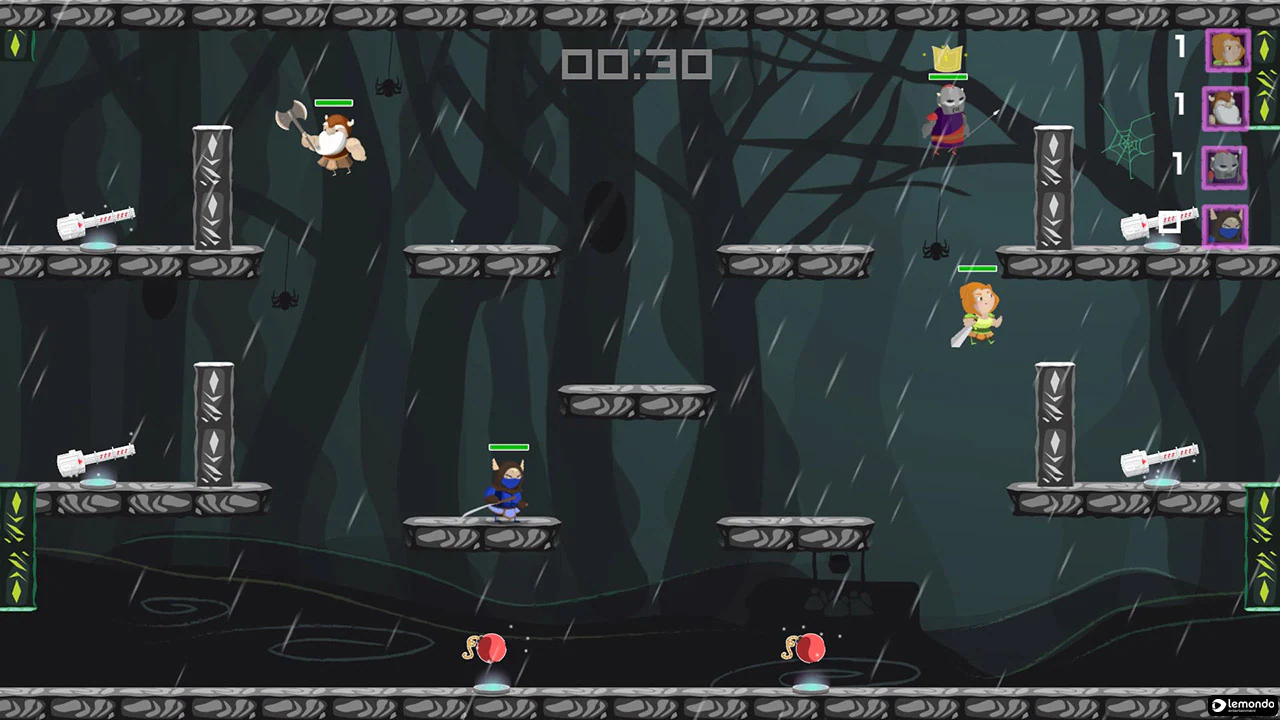
Task: Click the golden crown above the knight
Action: [946, 58]
